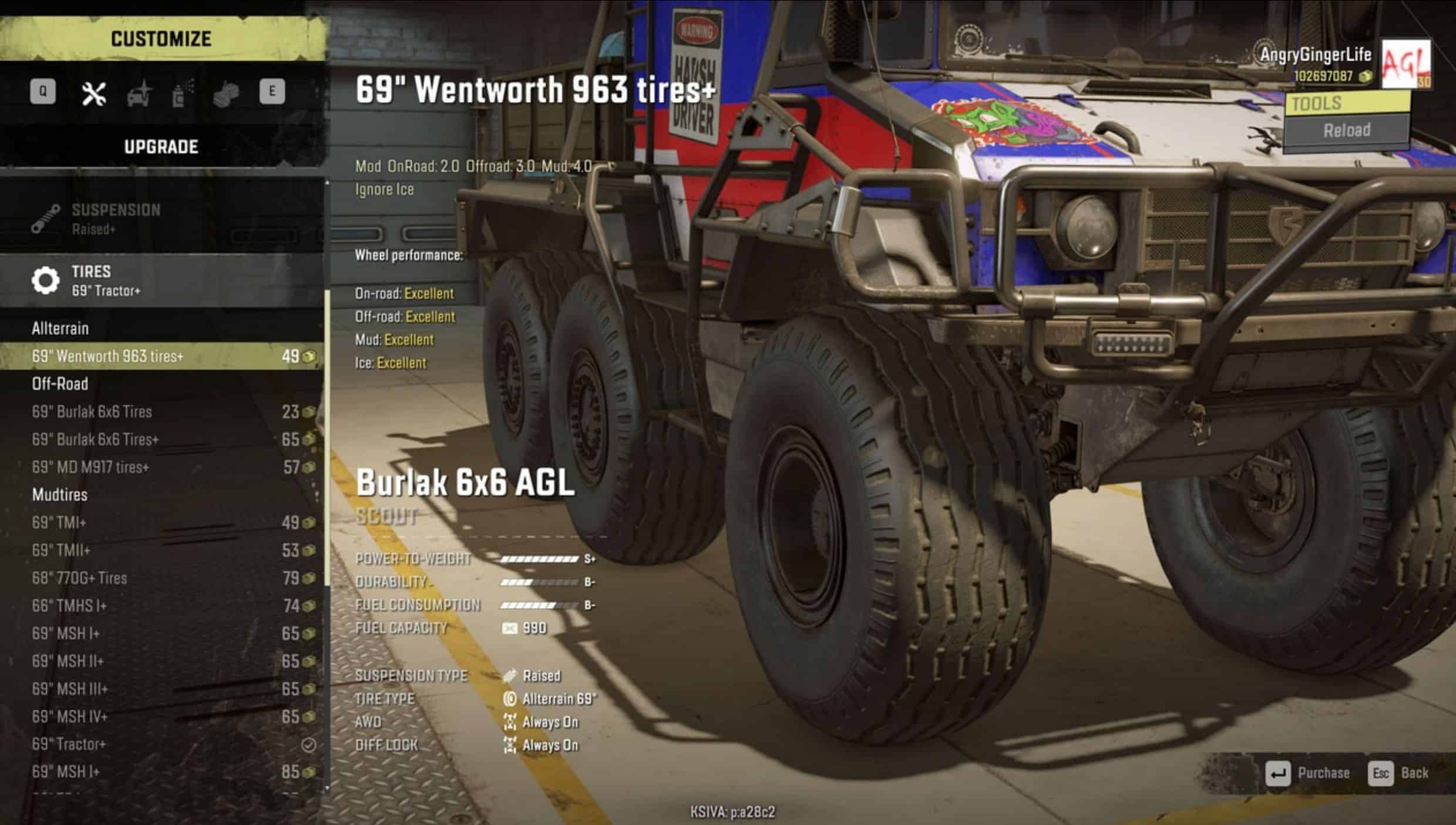Select the equipped 69" Tractor+ tires
The image size is (1456, 825).
(x=162, y=744)
